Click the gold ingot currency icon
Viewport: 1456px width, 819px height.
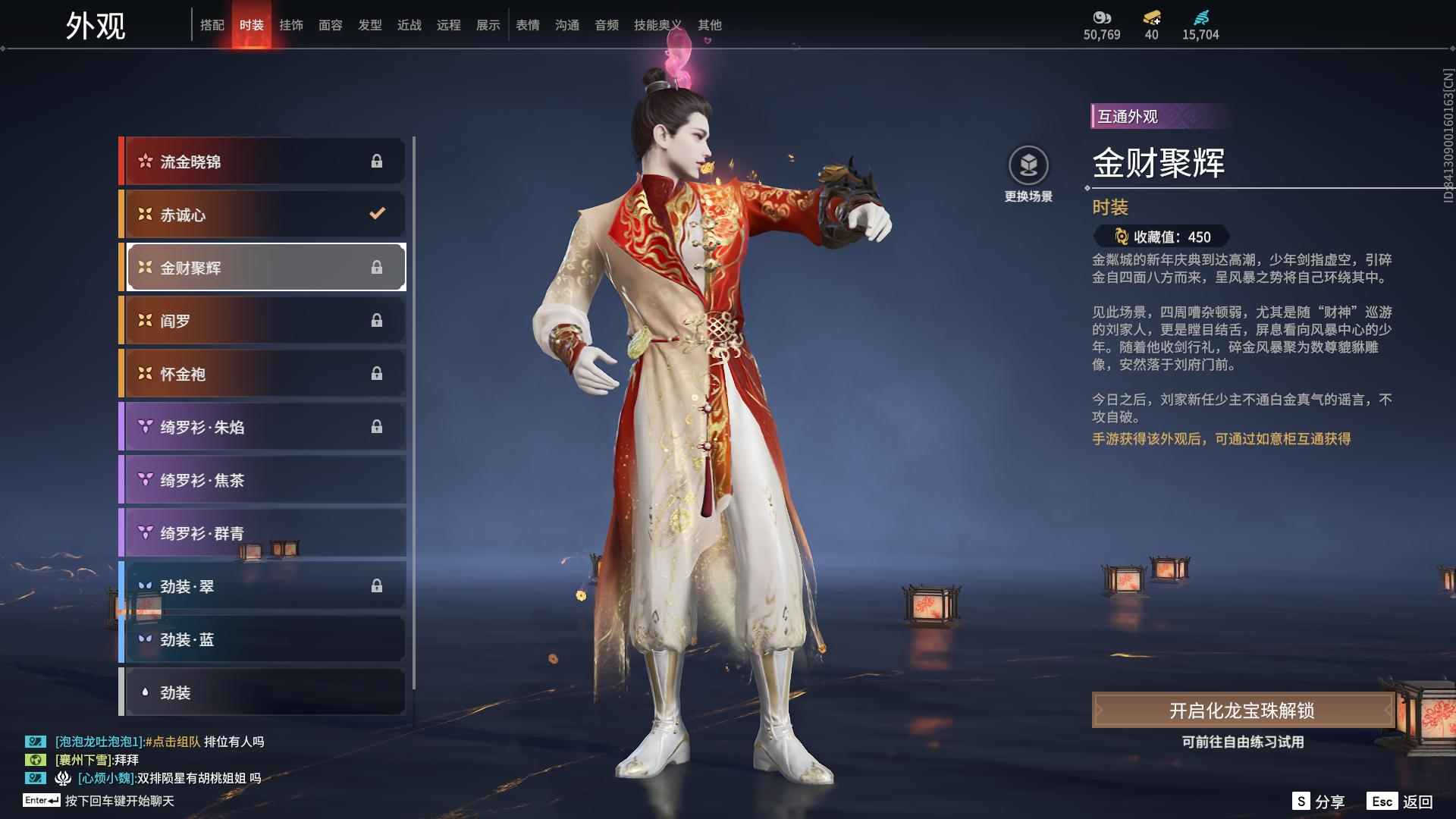[x=1151, y=17]
